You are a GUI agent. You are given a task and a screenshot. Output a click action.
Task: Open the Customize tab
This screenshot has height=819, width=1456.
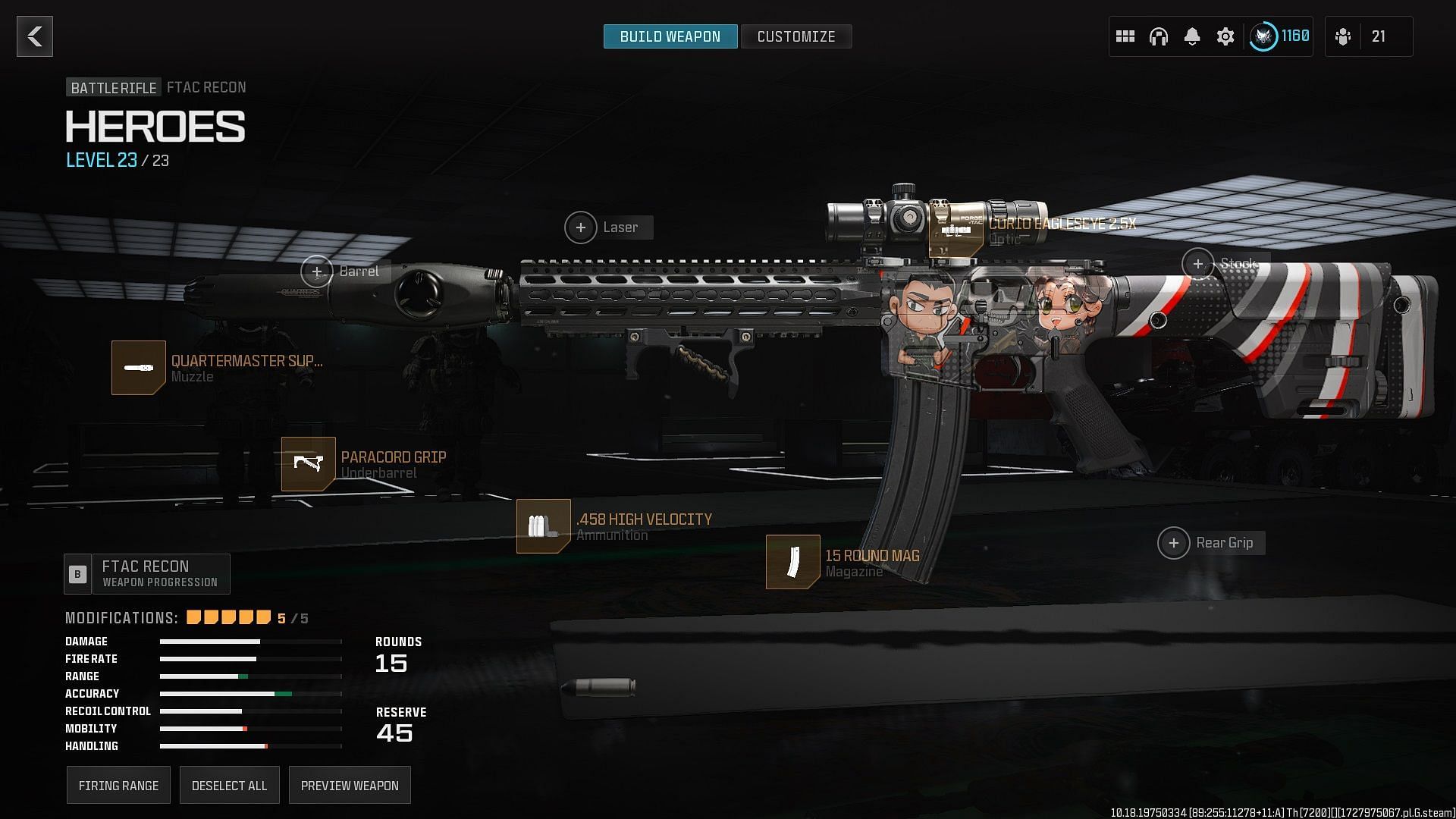point(795,36)
